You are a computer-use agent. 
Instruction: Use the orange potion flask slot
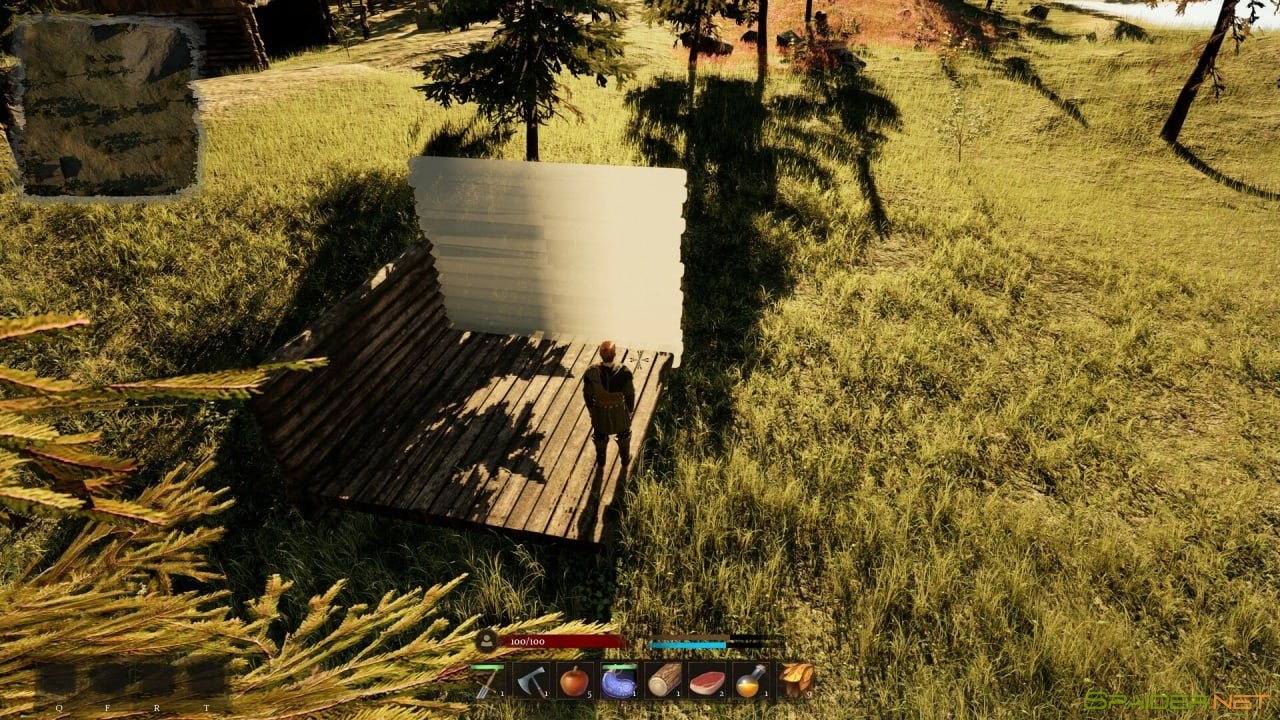(x=750, y=681)
